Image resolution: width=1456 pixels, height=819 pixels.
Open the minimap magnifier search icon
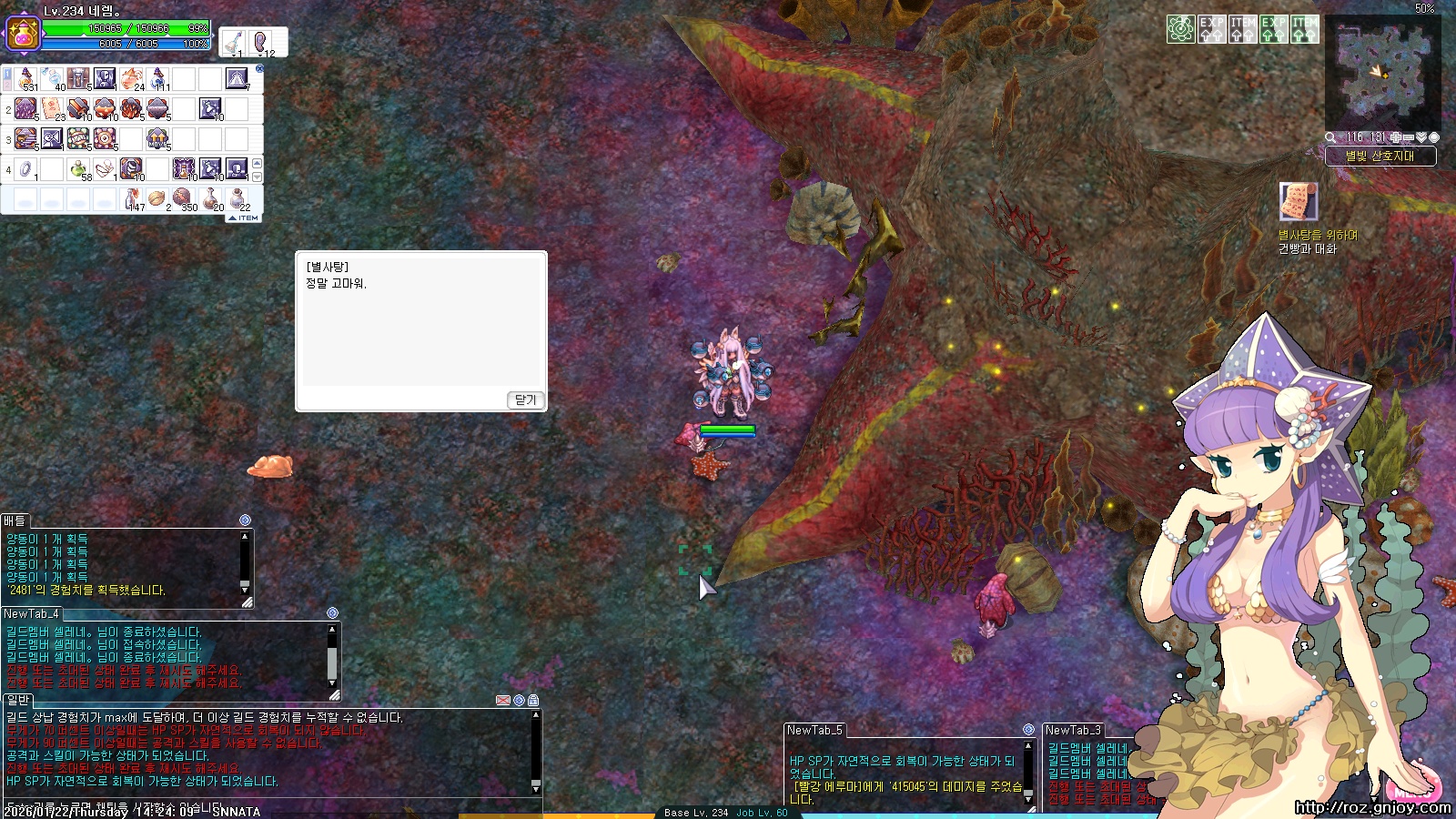(x=1330, y=137)
